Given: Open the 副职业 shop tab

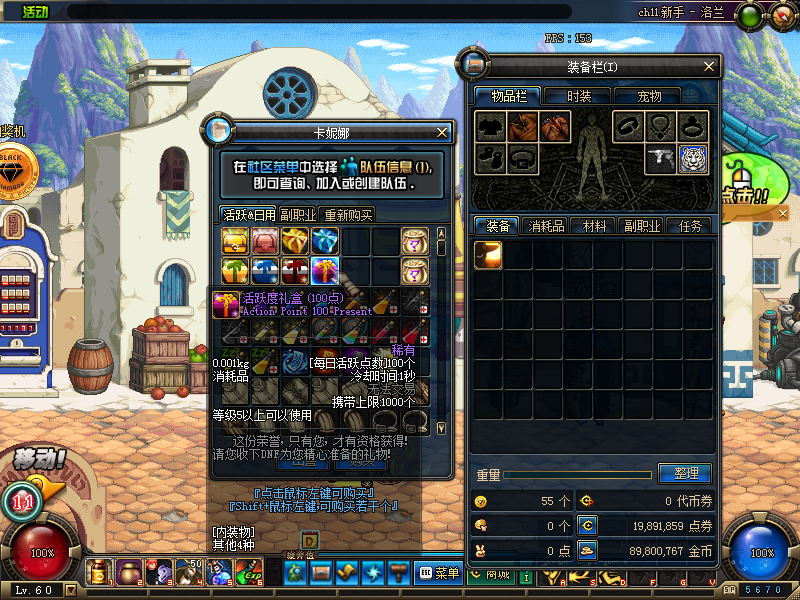Looking at the screenshot, I should [298, 214].
